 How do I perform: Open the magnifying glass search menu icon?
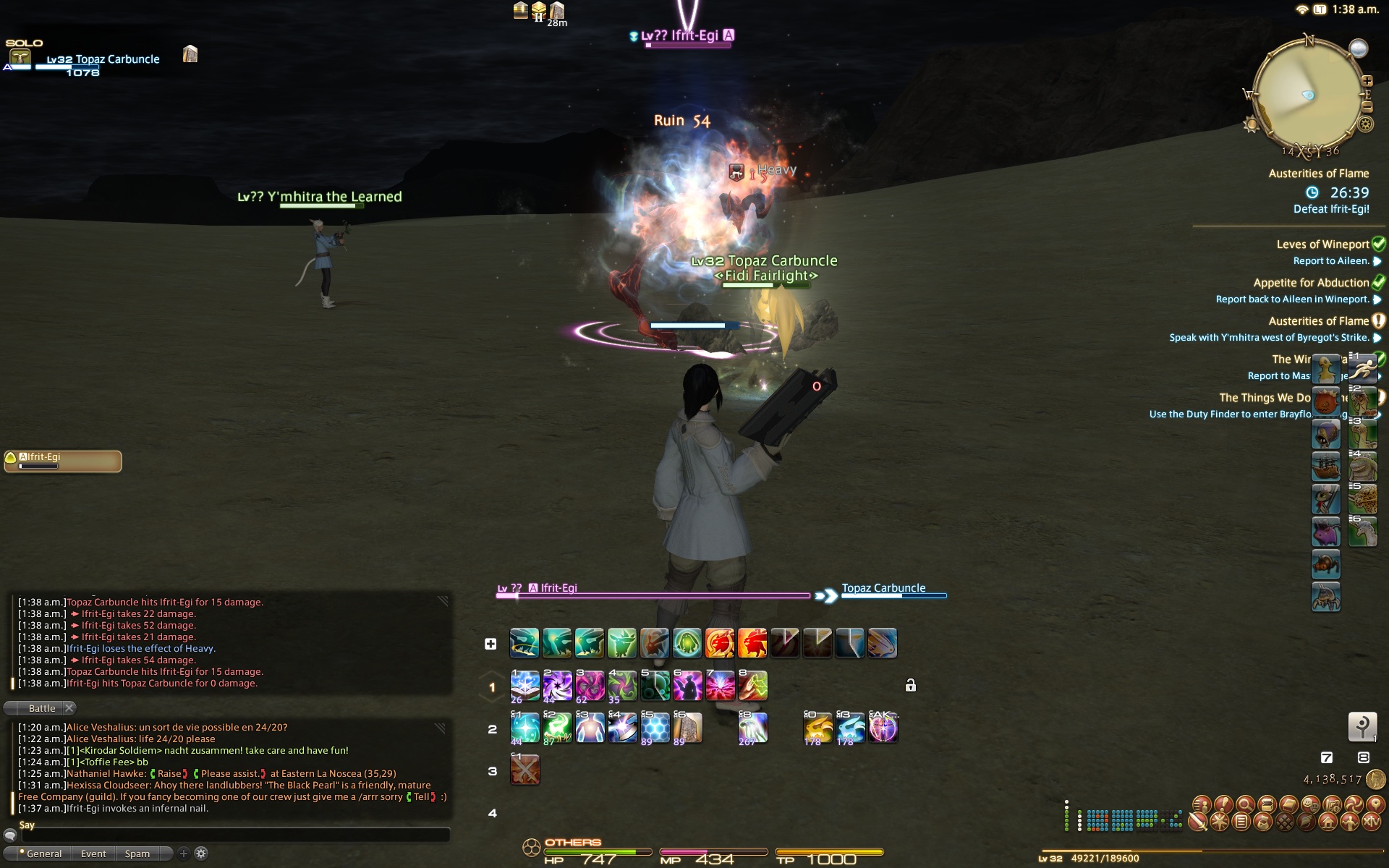click(1245, 804)
